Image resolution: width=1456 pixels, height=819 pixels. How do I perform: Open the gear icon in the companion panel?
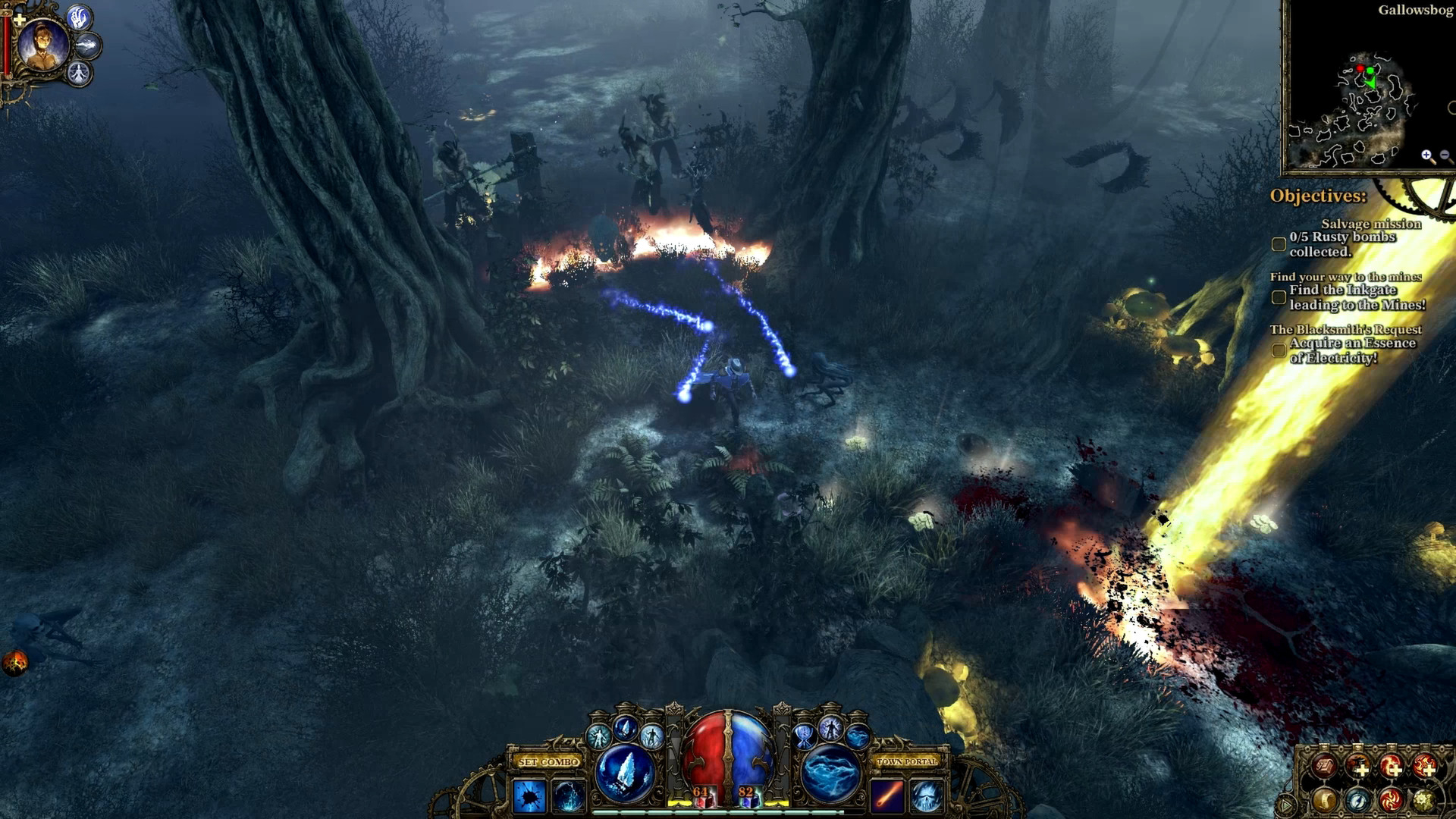(1424, 801)
